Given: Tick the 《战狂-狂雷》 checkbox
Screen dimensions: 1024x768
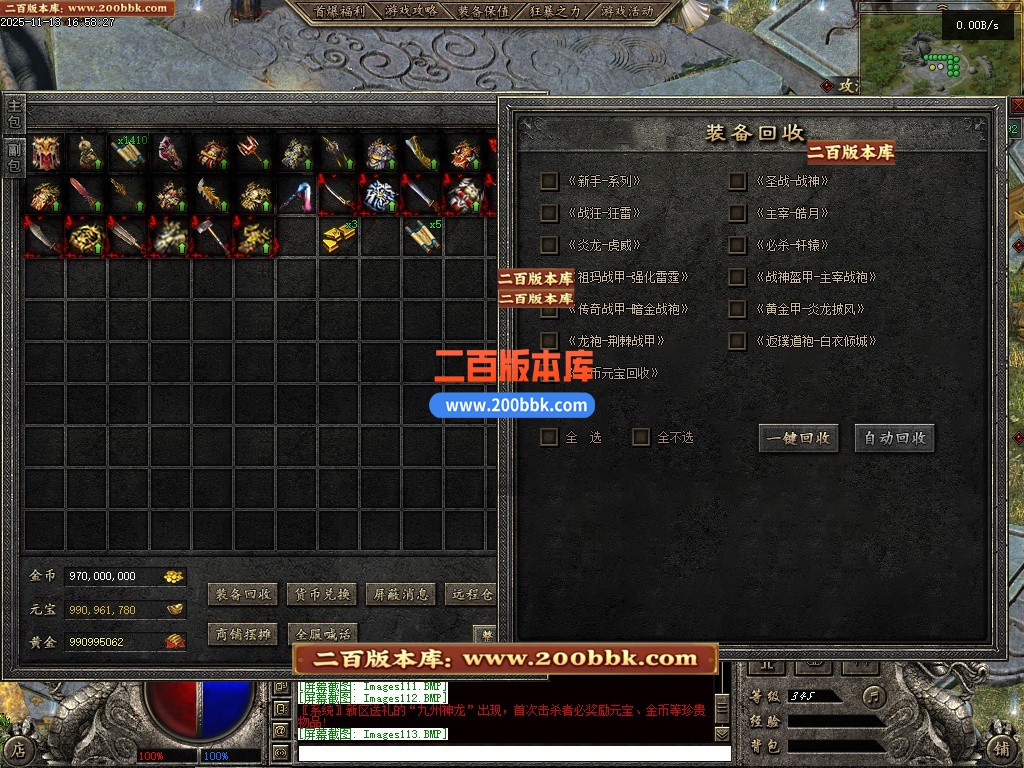Looking at the screenshot, I should pyautogui.click(x=549, y=213).
